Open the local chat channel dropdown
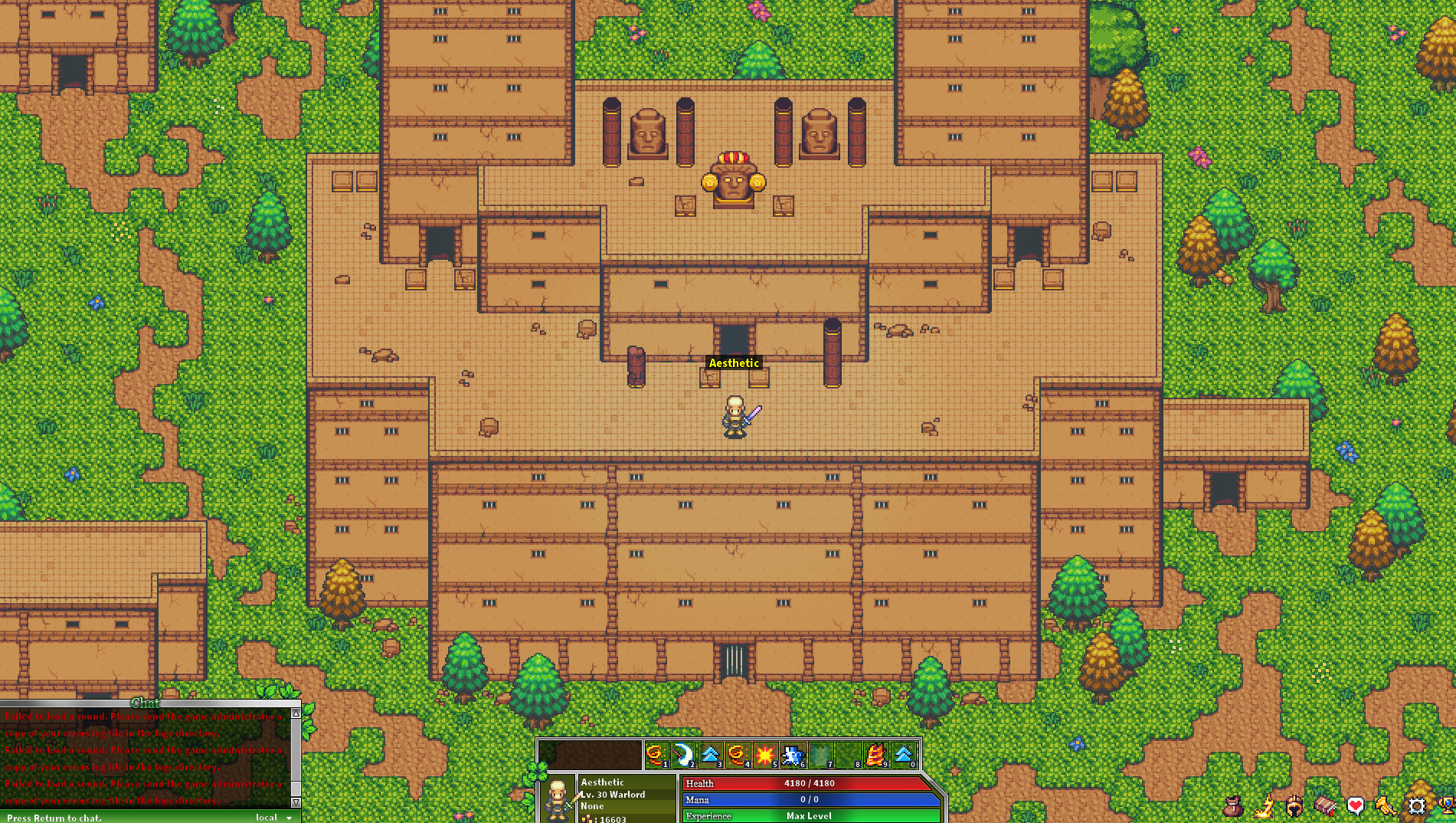This screenshot has width=1456, height=823. tap(273, 817)
